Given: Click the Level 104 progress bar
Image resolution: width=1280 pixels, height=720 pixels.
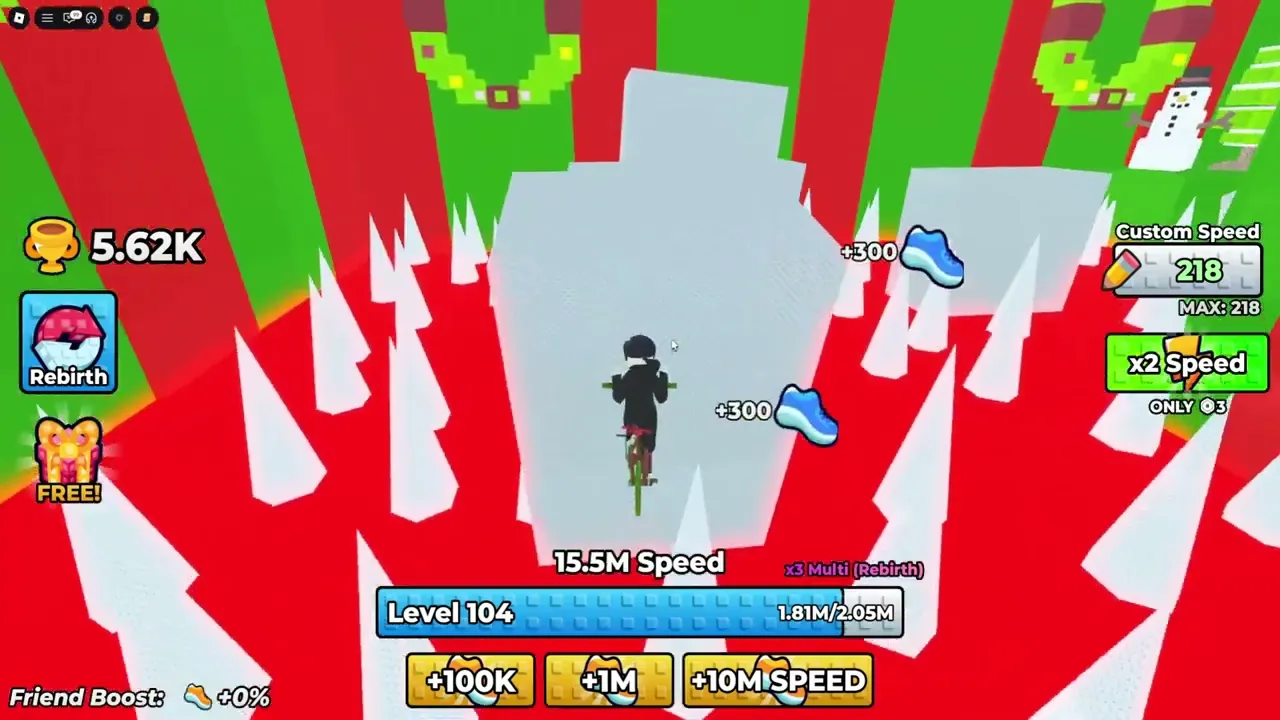Looking at the screenshot, I should point(640,612).
